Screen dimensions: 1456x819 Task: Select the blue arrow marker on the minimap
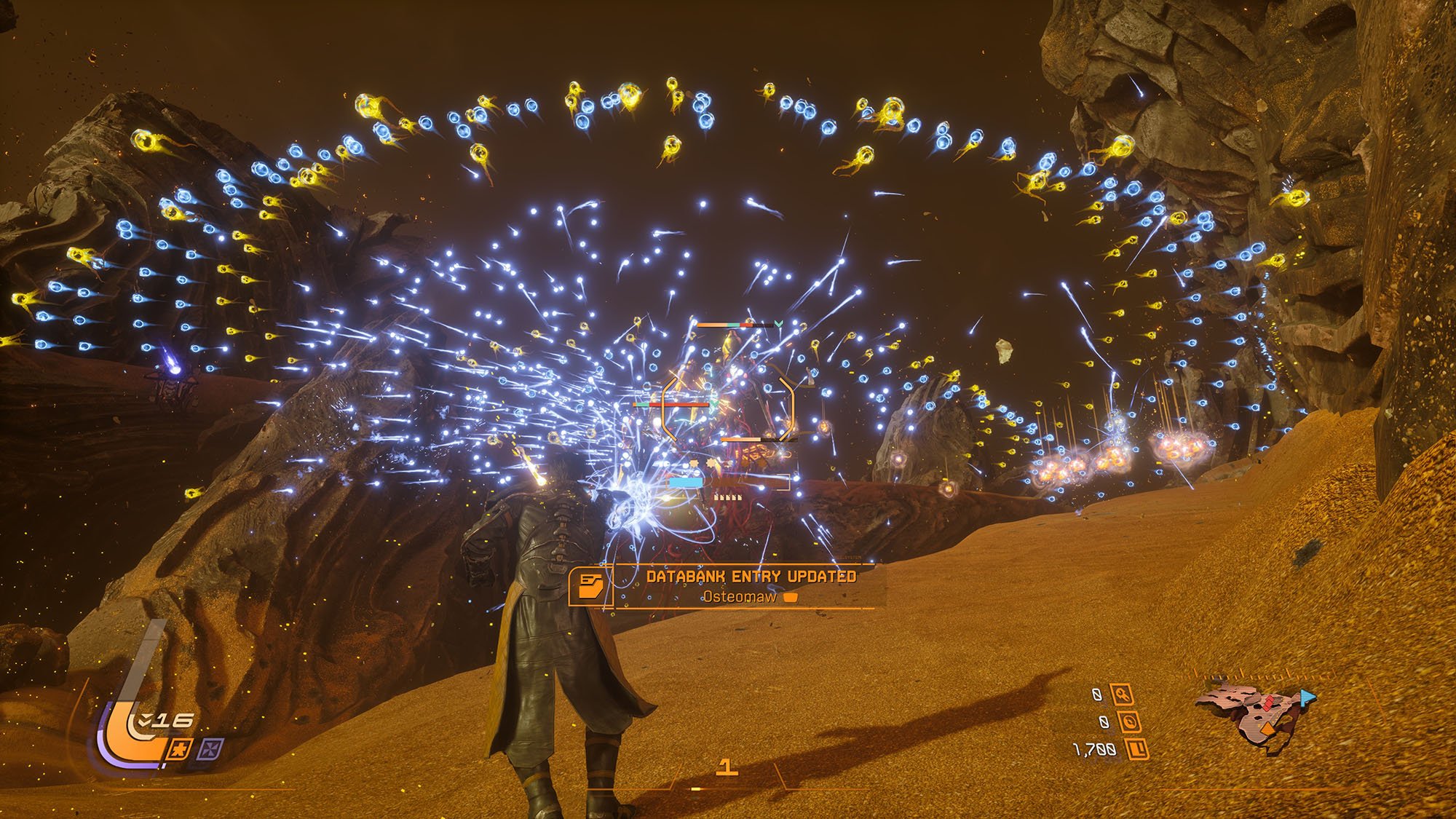pyautogui.click(x=1307, y=697)
